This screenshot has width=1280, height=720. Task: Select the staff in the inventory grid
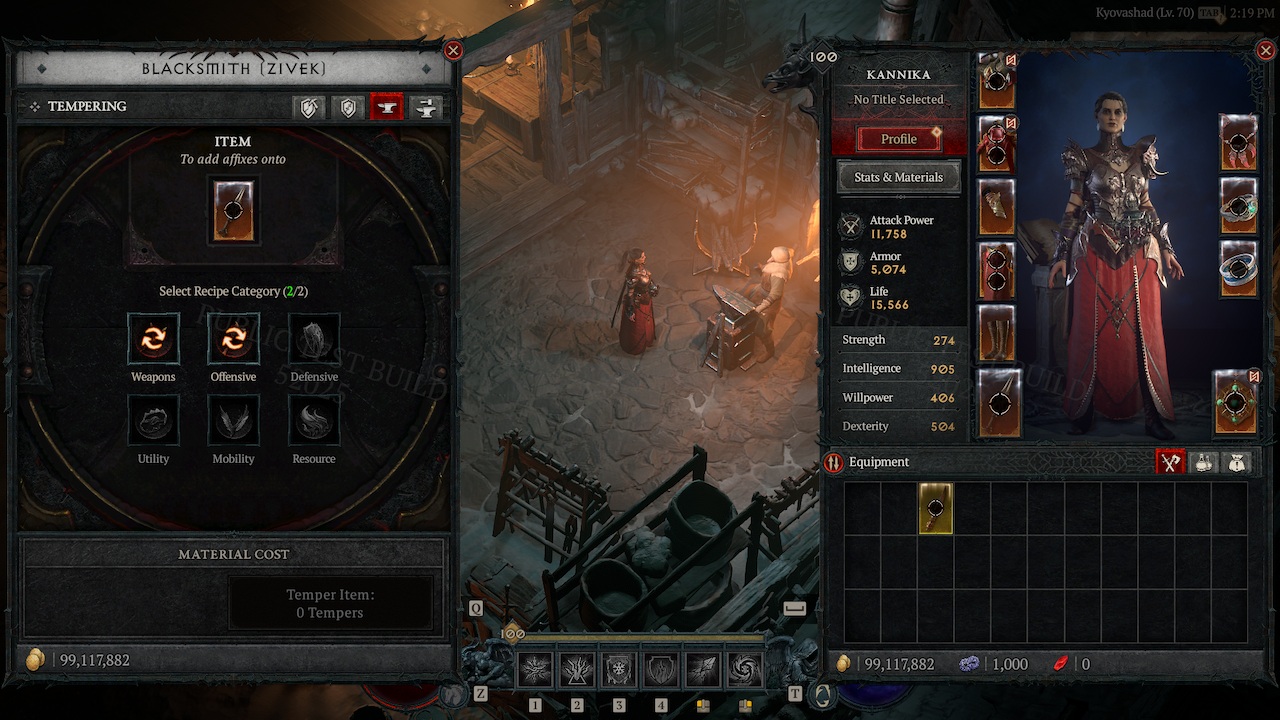point(936,509)
